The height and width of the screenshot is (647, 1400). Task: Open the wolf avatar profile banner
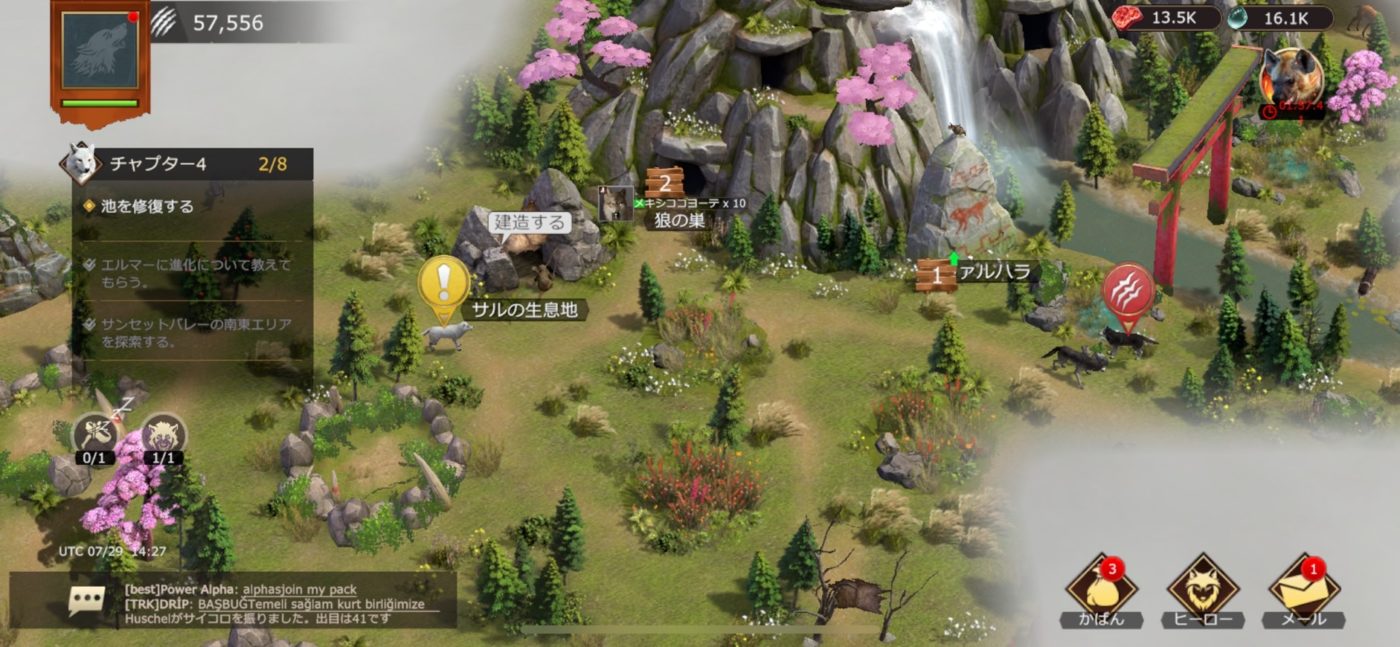click(x=99, y=56)
